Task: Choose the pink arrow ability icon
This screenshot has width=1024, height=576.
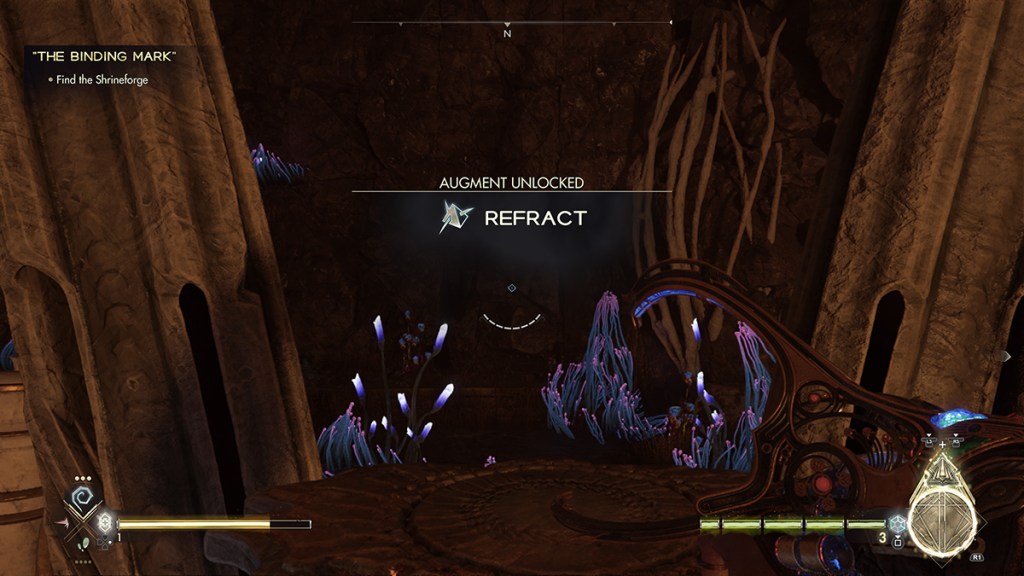Action: click(x=62, y=522)
